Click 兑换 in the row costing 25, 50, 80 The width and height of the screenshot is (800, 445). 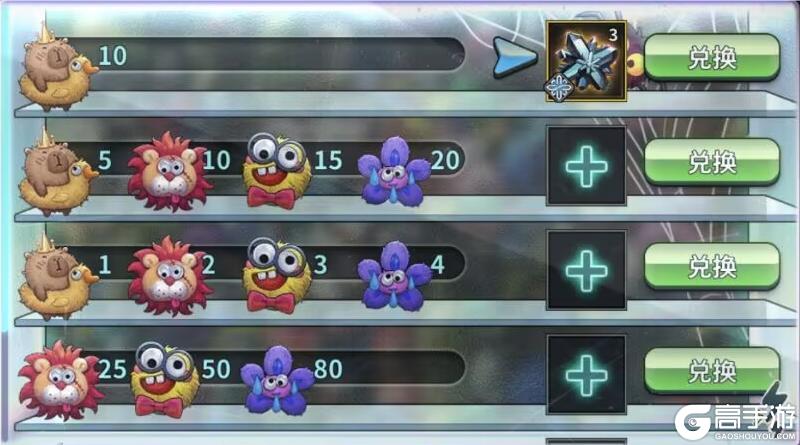click(x=711, y=370)
